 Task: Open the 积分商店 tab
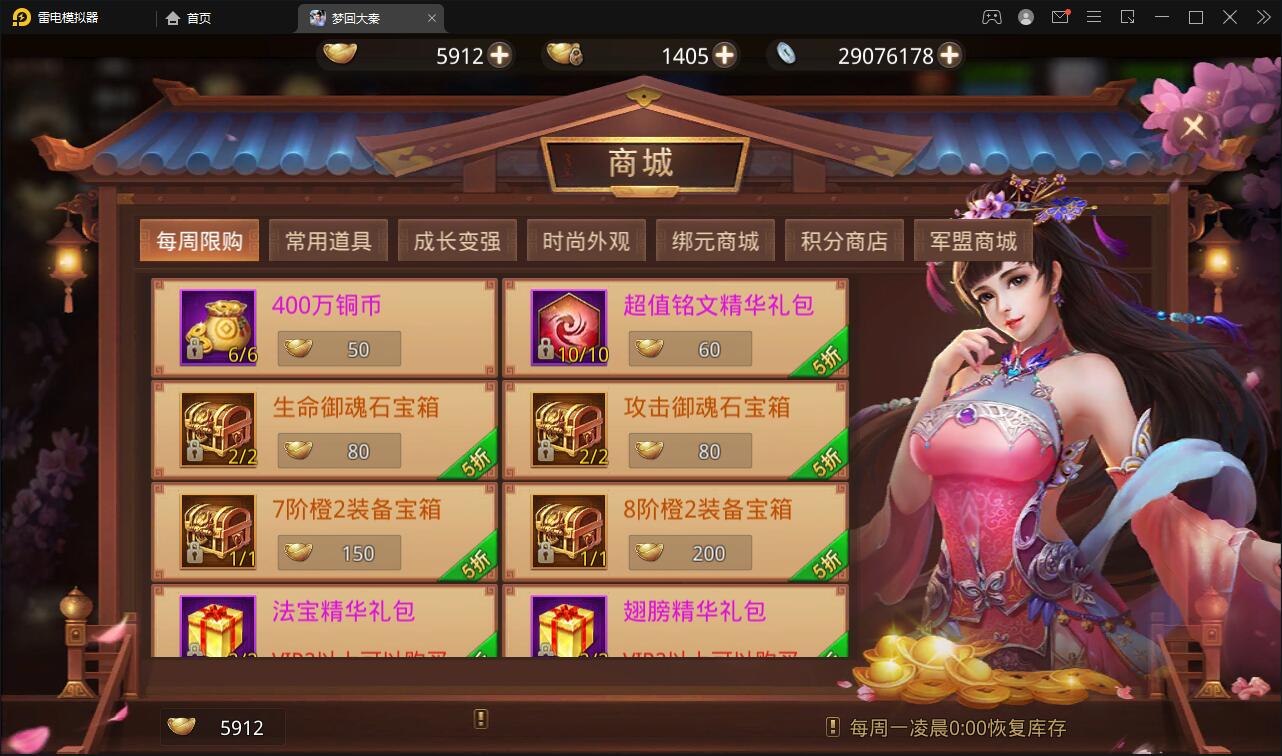pyautogui.click(x=844, y=240)
